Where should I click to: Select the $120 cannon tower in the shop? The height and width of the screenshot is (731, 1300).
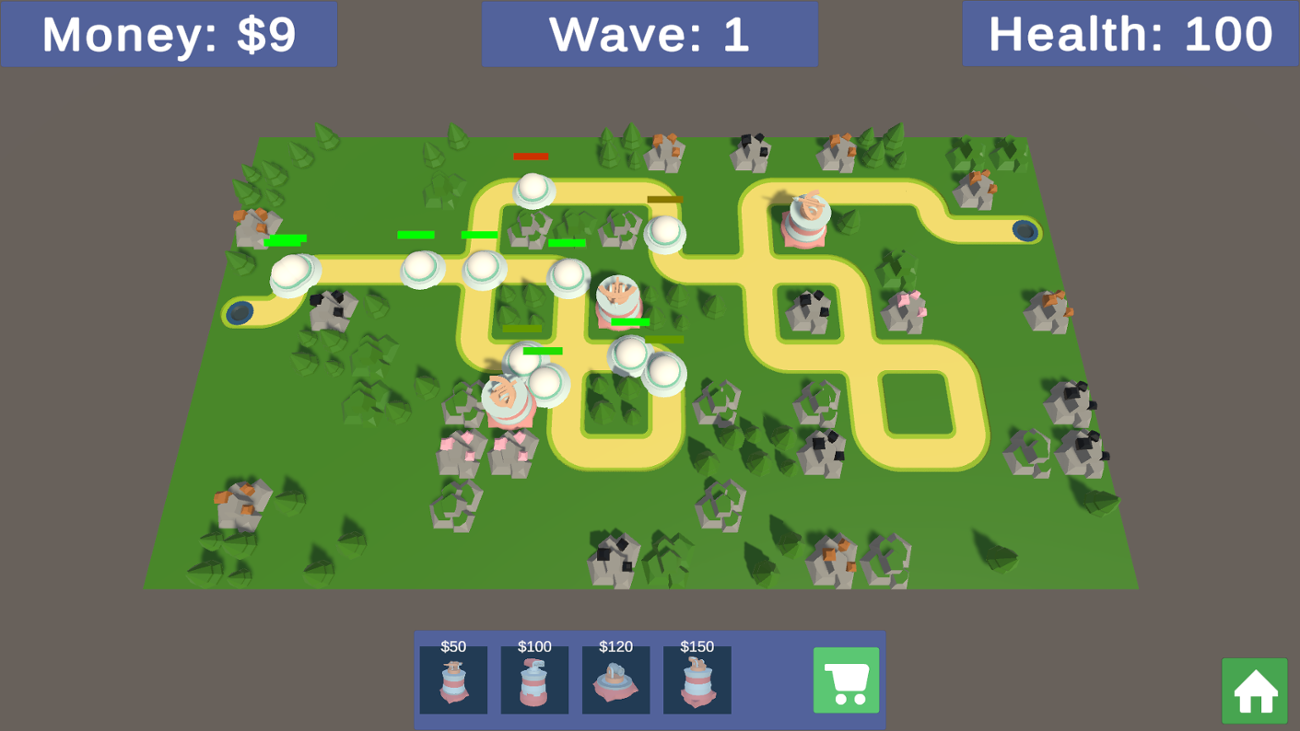pos(616,681)
